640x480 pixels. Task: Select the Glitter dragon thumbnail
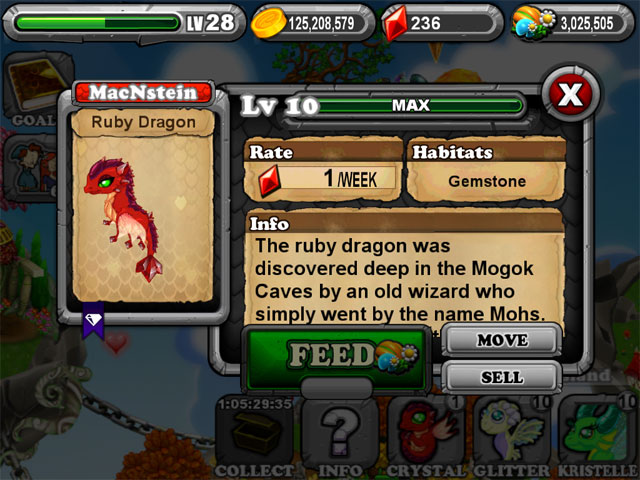[x=510, y=436]
